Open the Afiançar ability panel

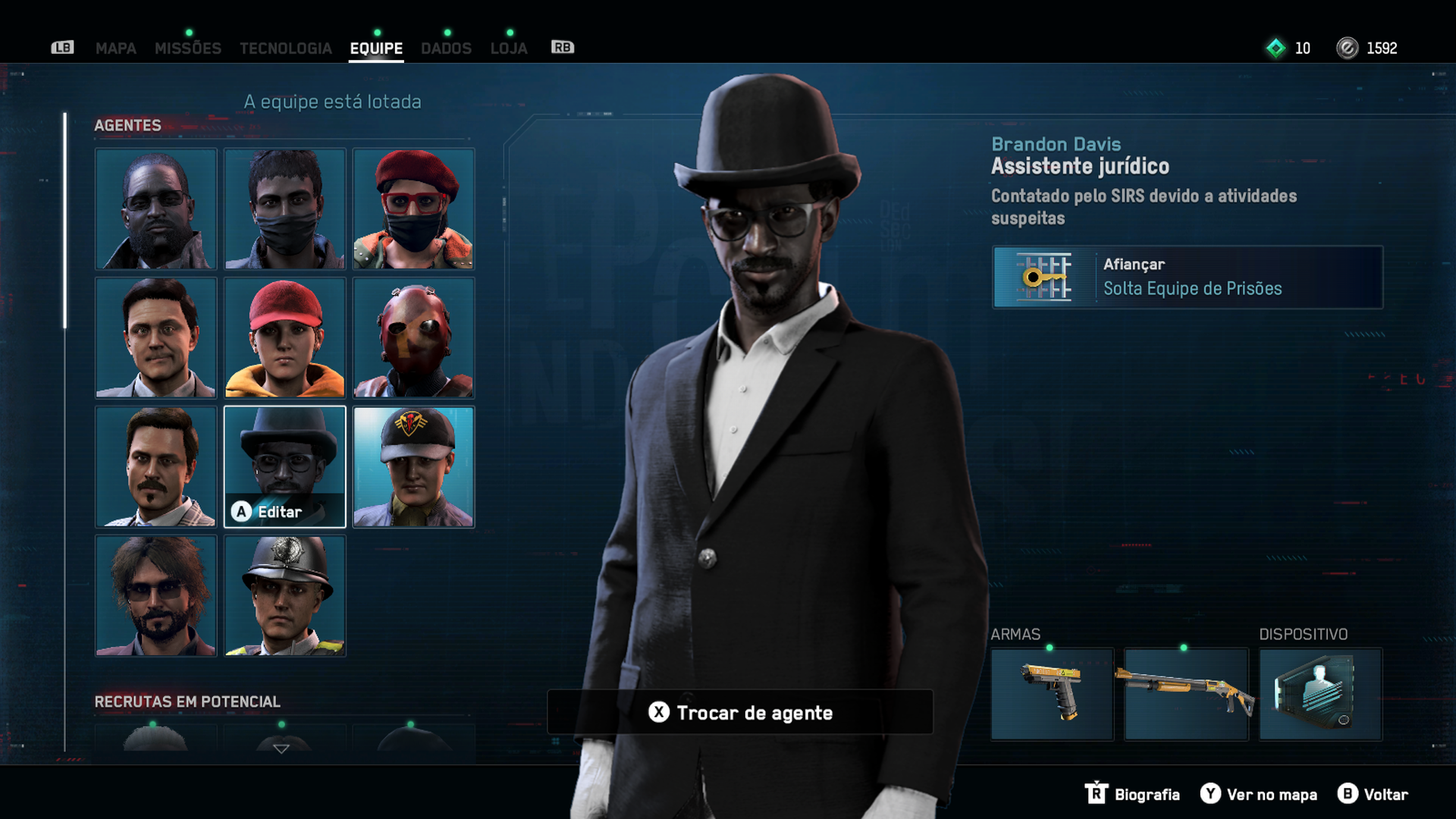click(x=1187, y=277)
